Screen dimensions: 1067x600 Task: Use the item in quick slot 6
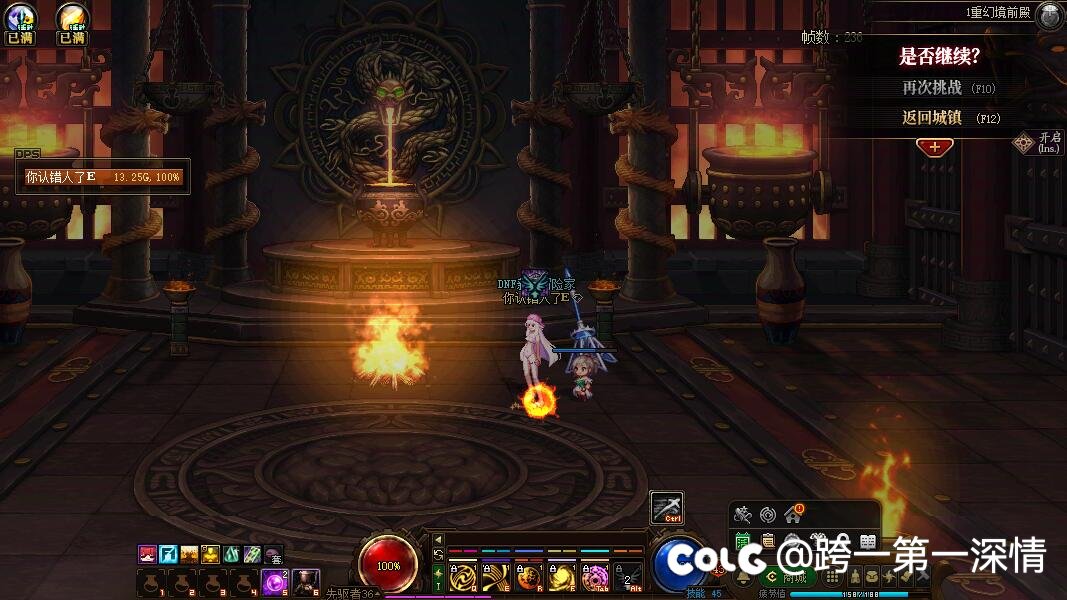[305, 580]
